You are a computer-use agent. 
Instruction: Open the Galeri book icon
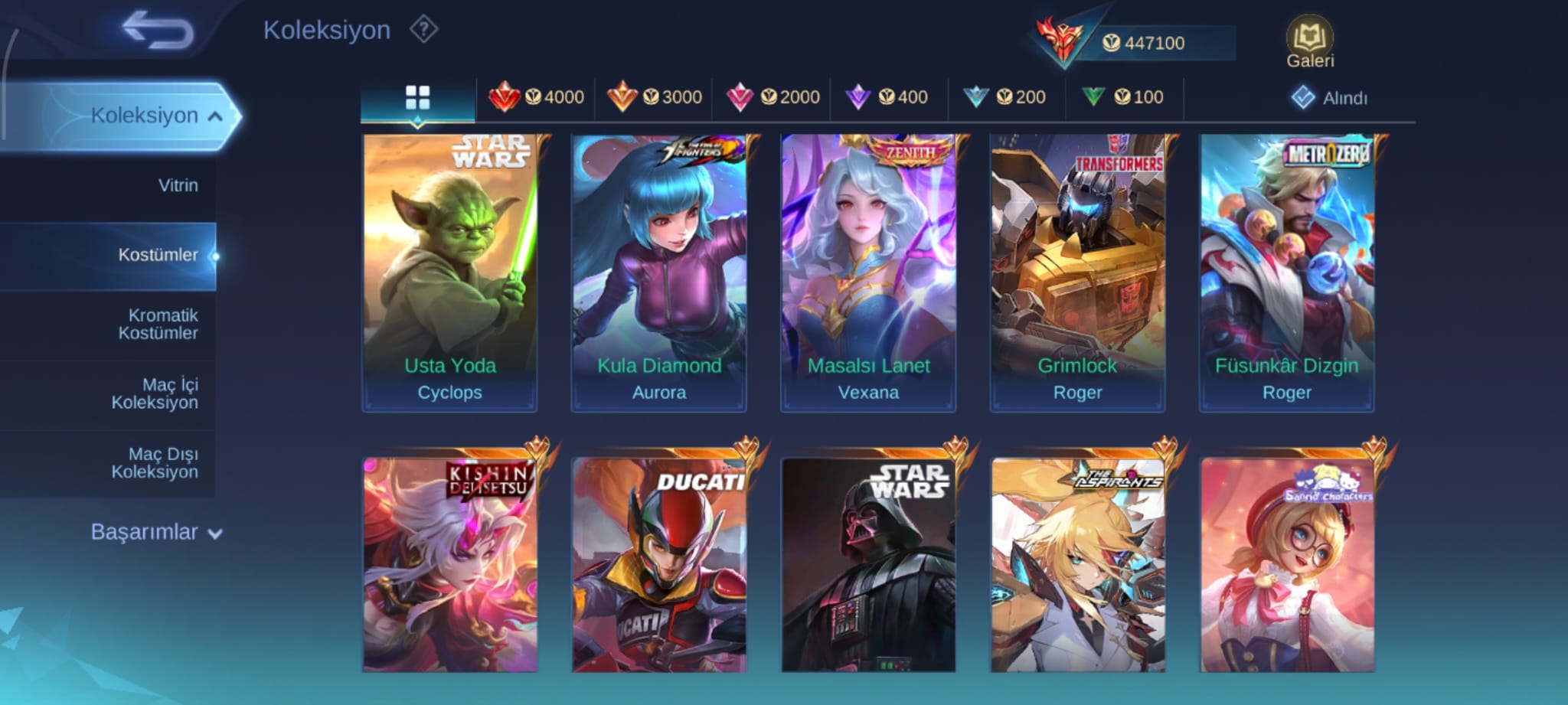click(1309, 42)
